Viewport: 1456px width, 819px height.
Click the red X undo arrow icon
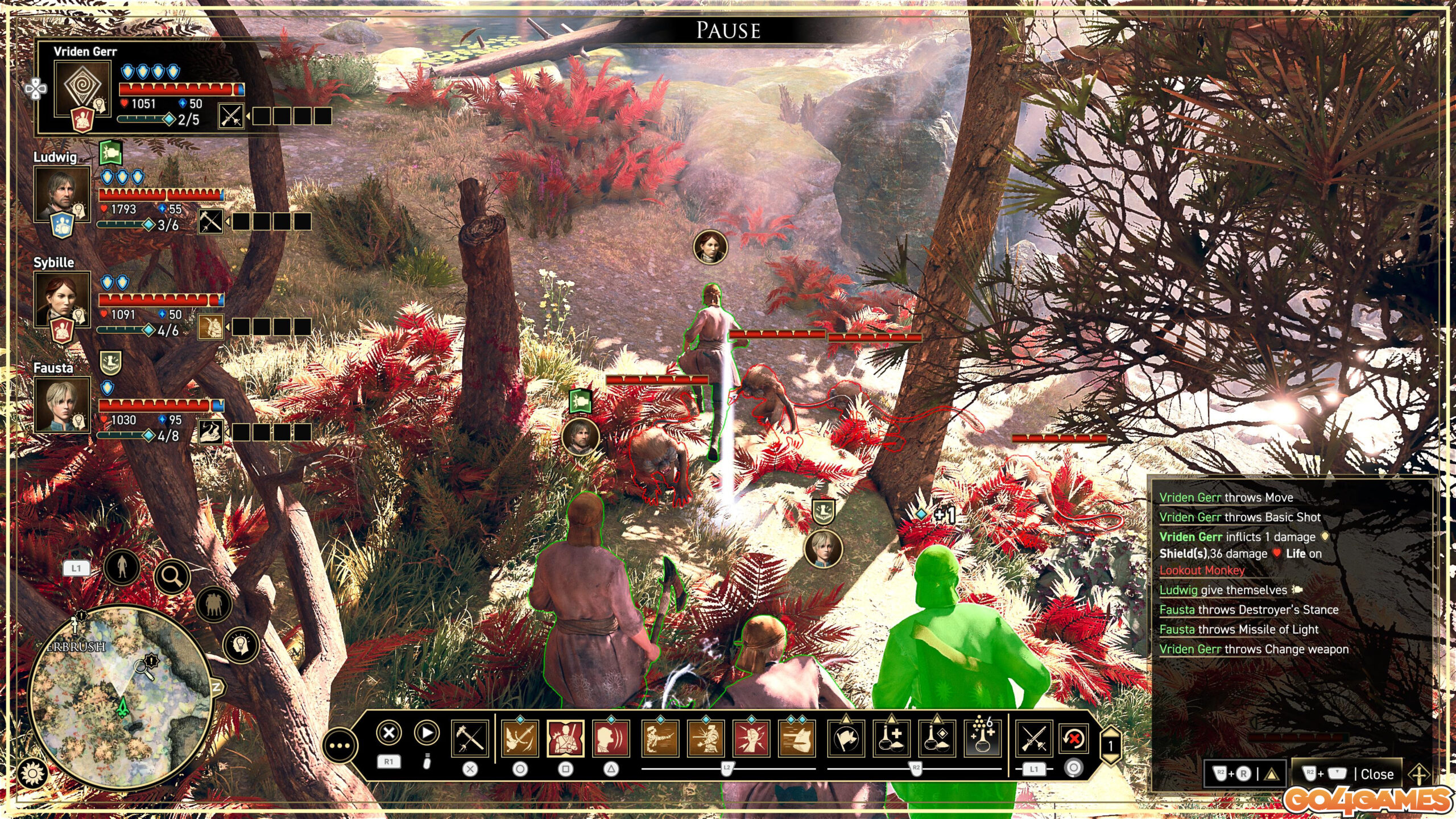1074,739
